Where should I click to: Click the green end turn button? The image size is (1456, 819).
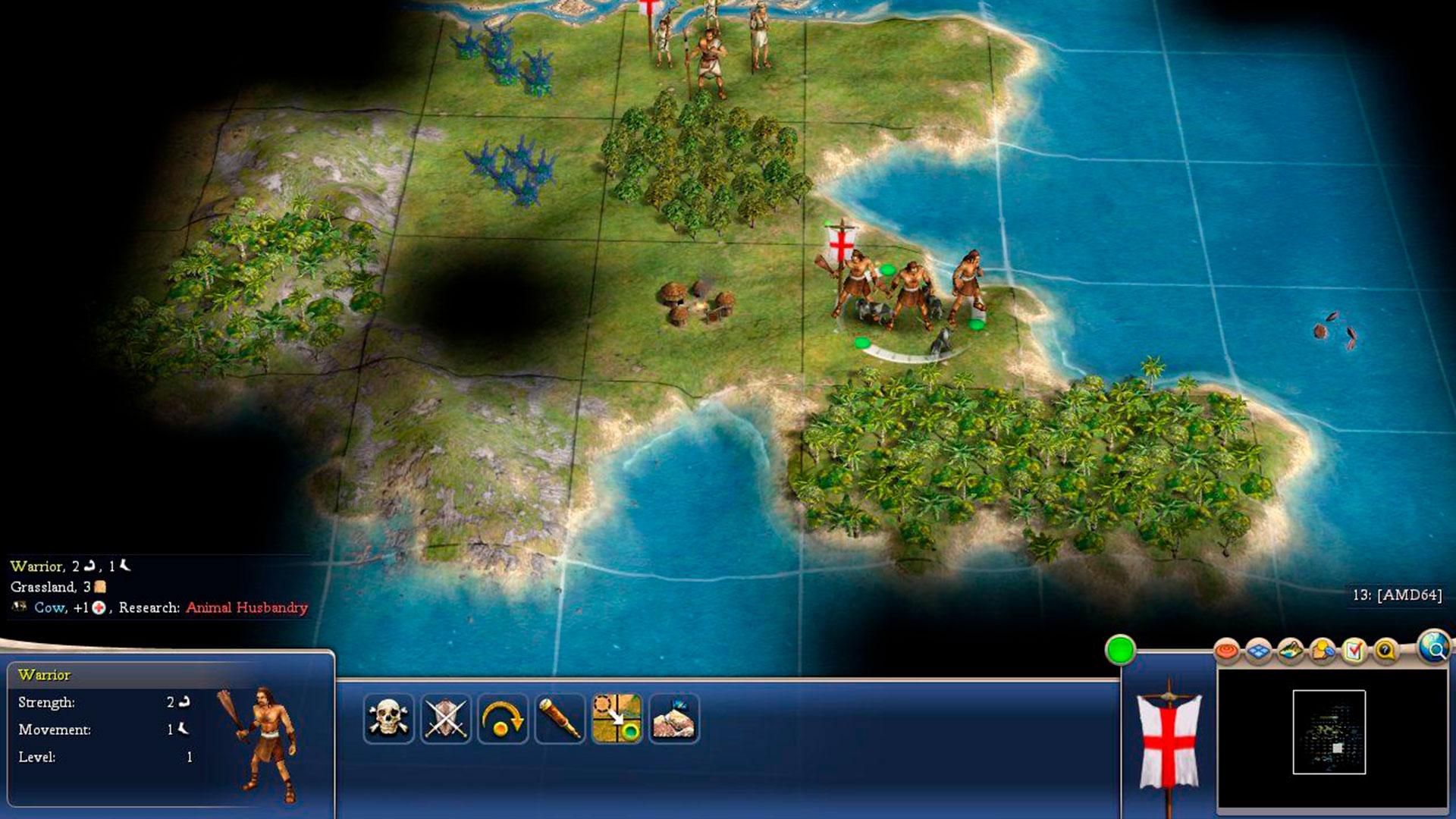tap(1120, 650)
